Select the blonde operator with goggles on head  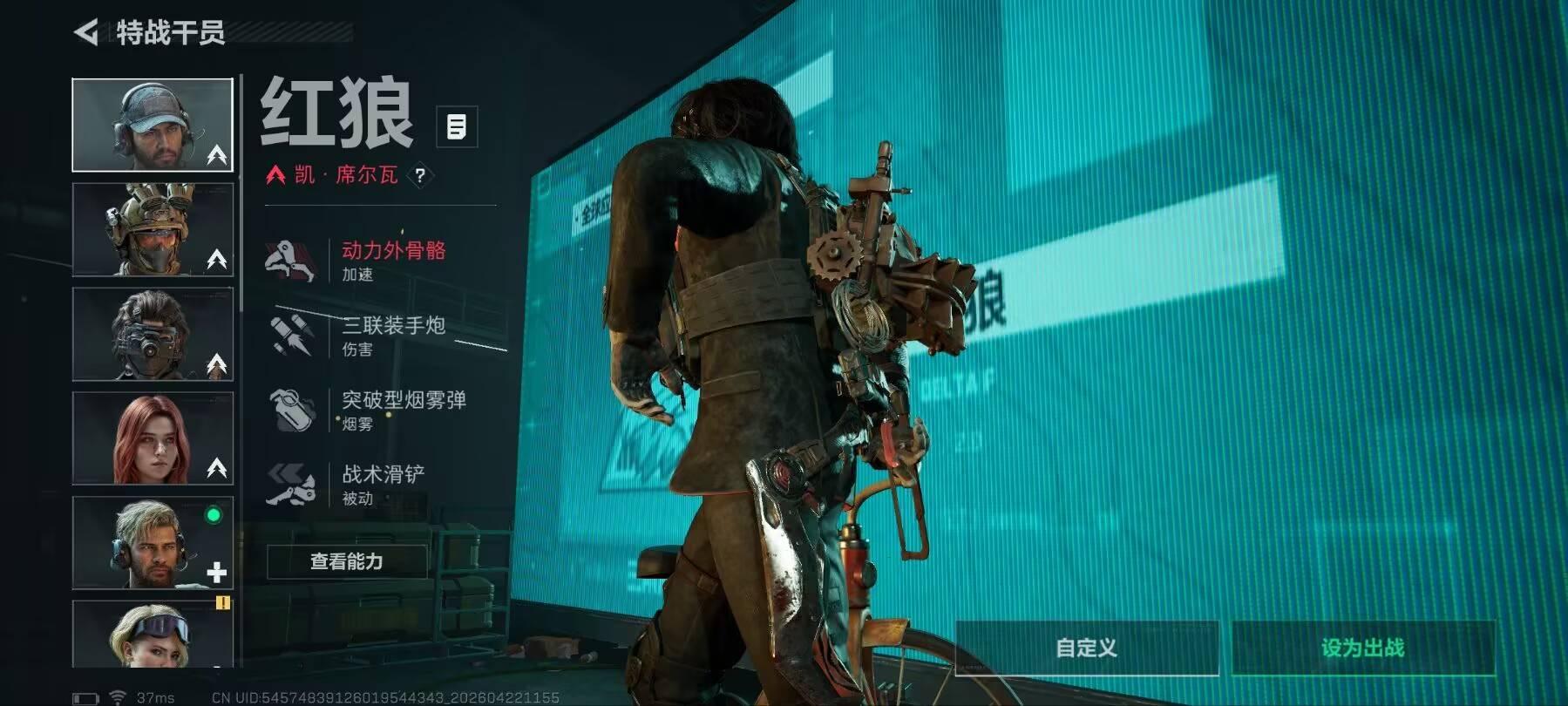(153, 635)
